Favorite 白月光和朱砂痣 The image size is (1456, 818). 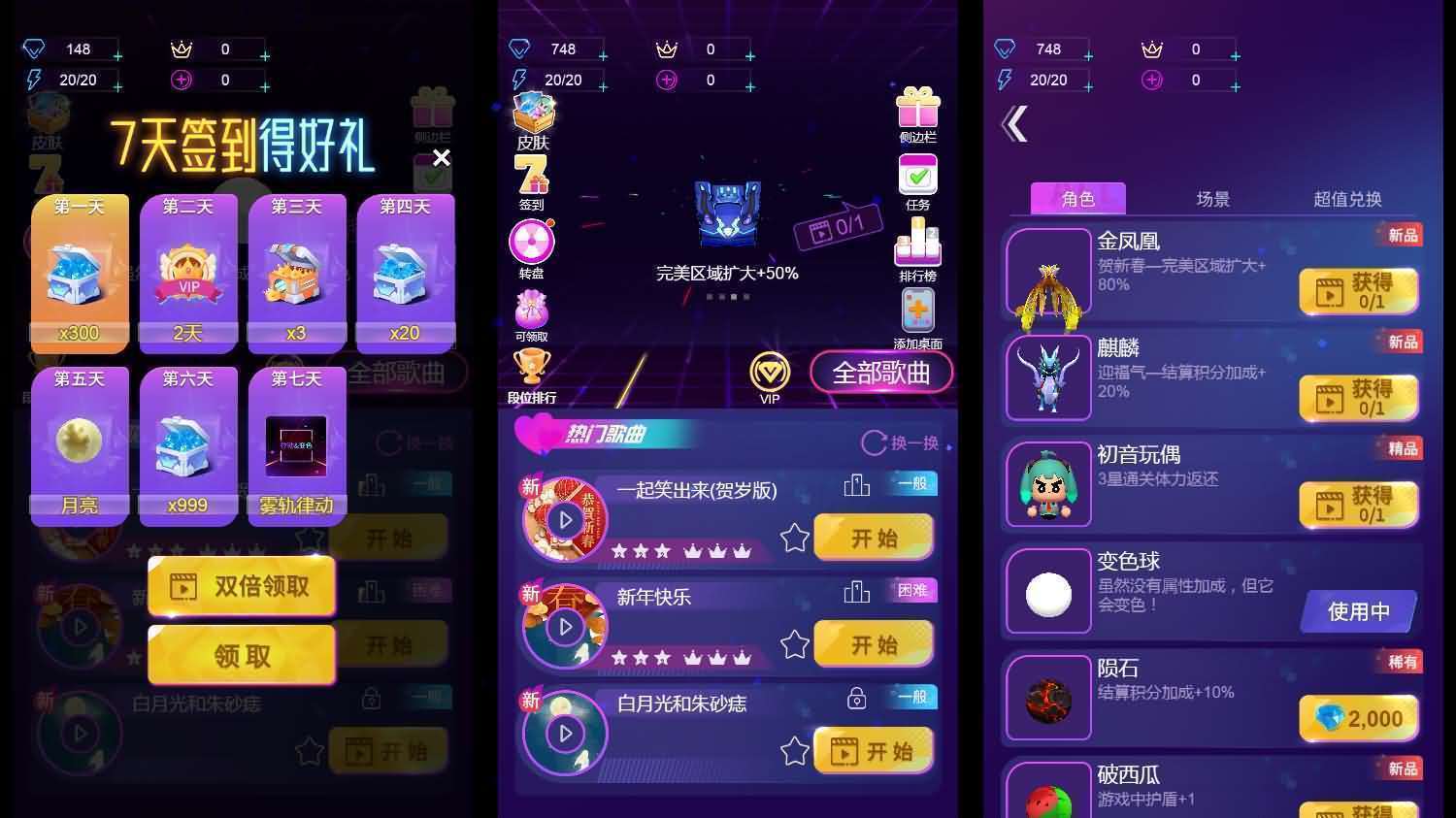[794, 750]
